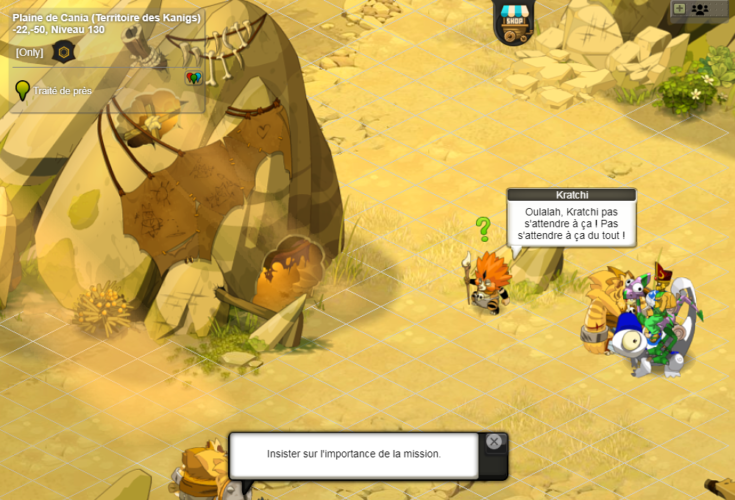Image resolution: width=735 pixels, height=500 pixels.
Task: Open the party members silhouette icon
Action: [700, 9]
